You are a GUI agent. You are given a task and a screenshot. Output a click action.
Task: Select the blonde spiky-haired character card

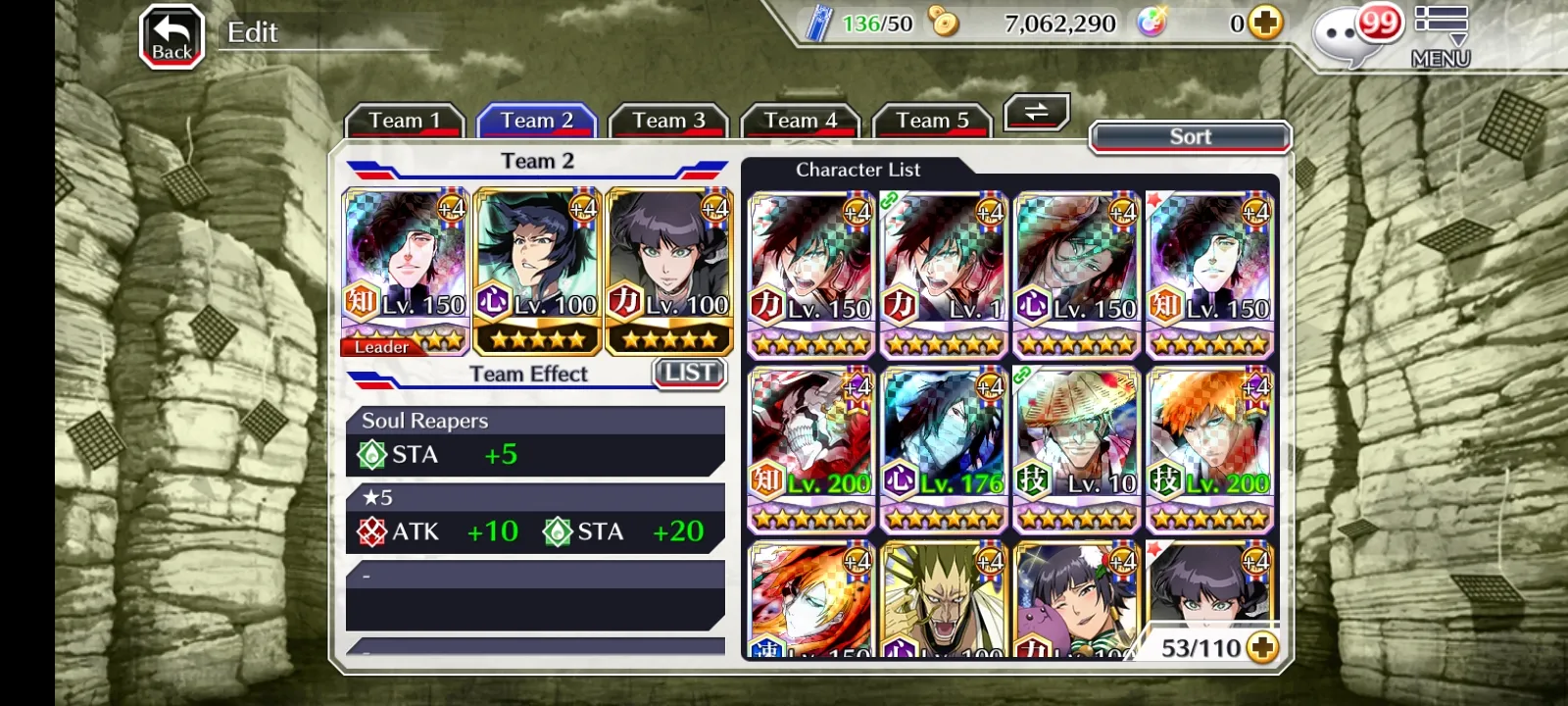tap(945, 600)
